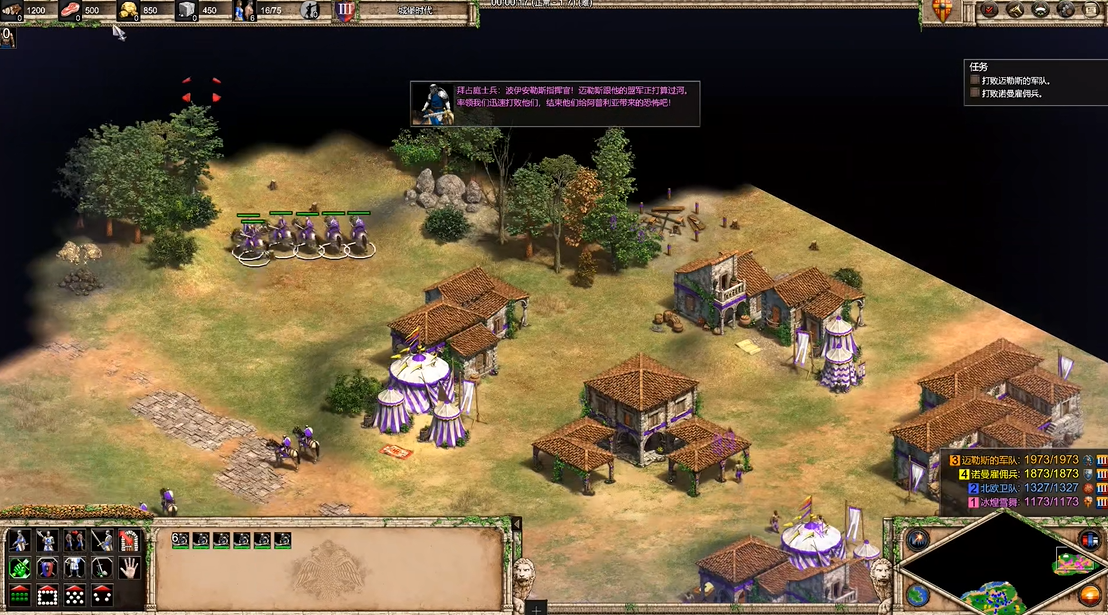Toggle the minimap signal flare button
Viewport: 1108px width, 615px height.
click(x=916, y=541)
